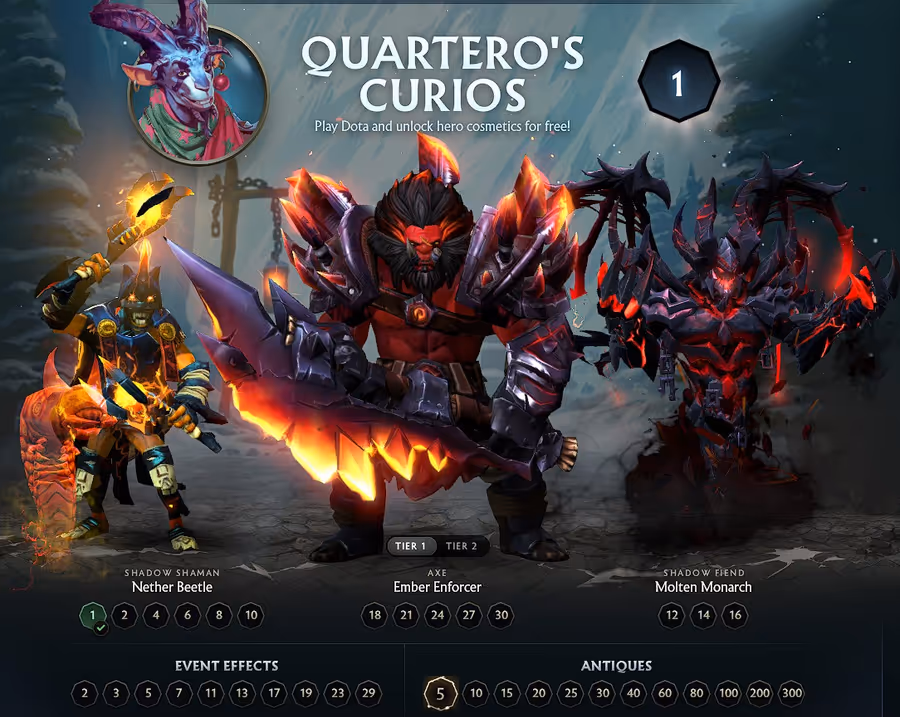Select Antiques reward node 300
Screen dimensions: 900x717
point(791,693)
